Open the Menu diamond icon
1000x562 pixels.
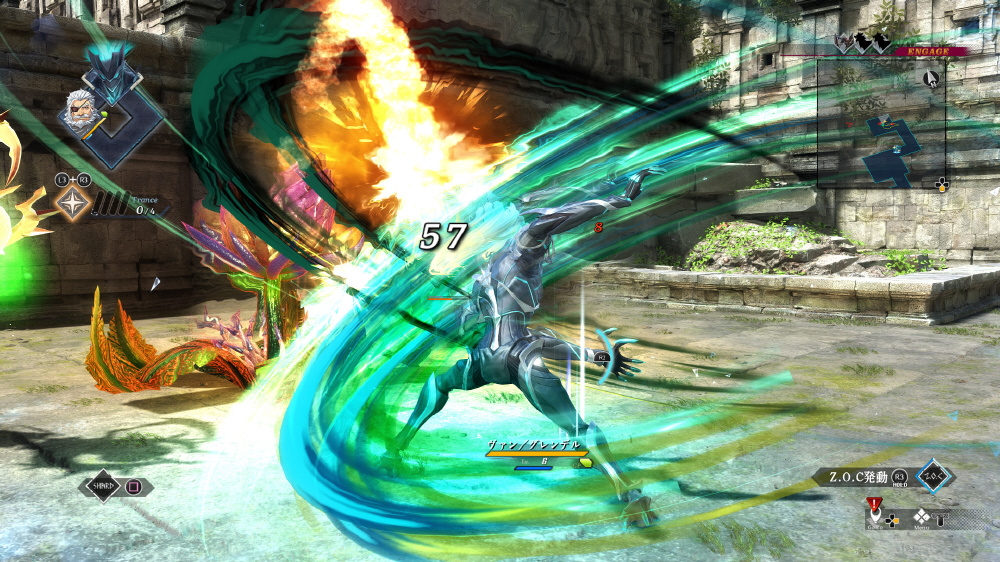[921, 516]
